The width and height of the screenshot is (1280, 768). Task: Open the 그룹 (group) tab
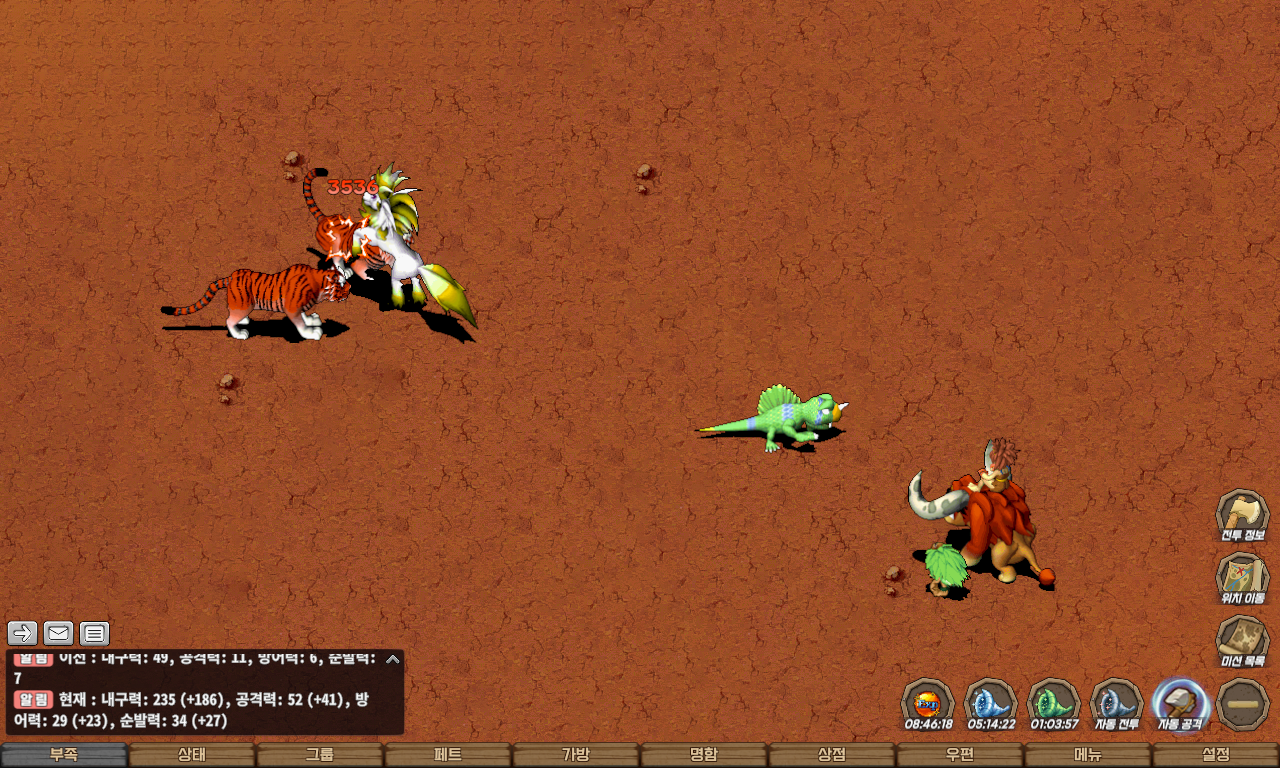tap(320, 755)
